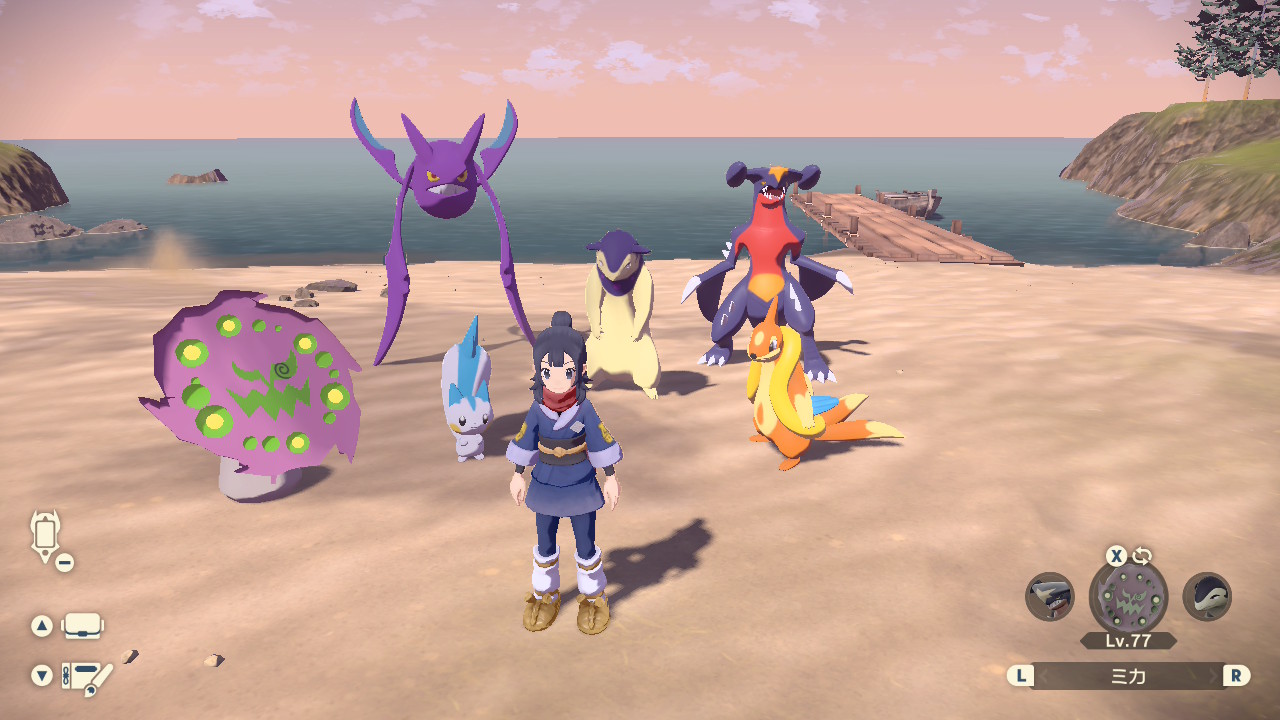Open the notebook and brush icon

pyautogui.click(x=86, y=677)
